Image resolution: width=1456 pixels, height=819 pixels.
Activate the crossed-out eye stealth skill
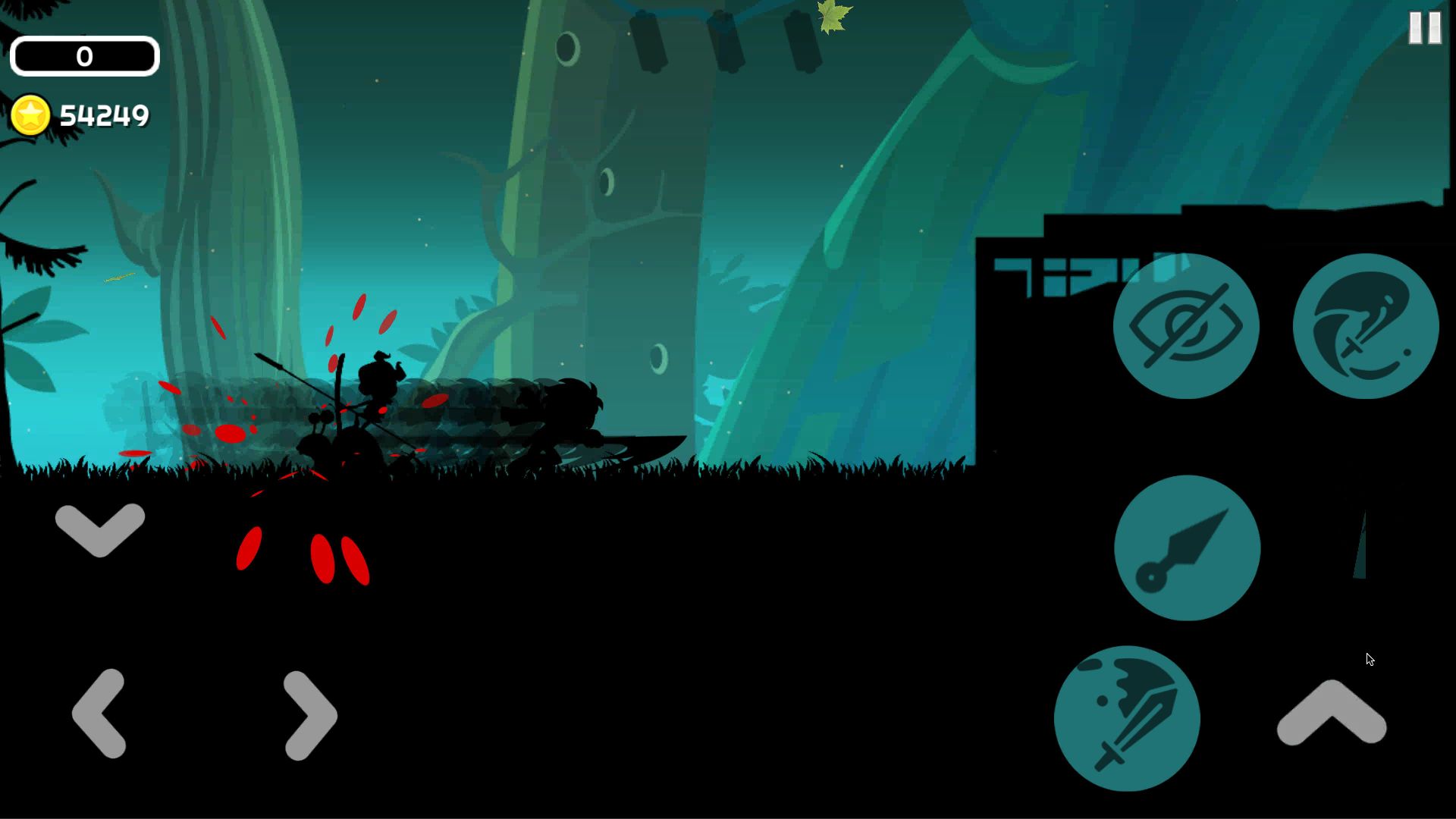[x=1185, y=326]
